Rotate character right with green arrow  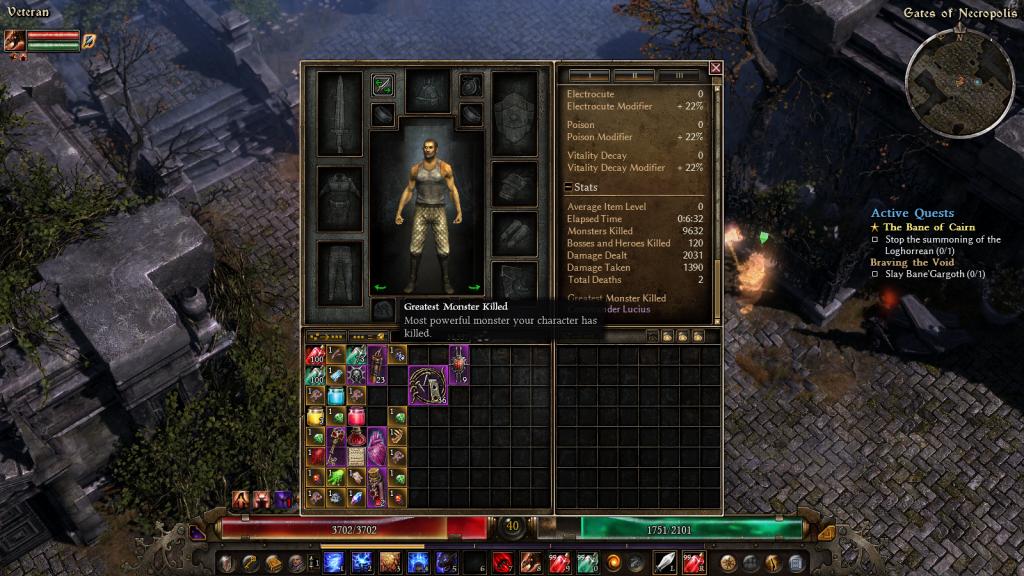474,288
